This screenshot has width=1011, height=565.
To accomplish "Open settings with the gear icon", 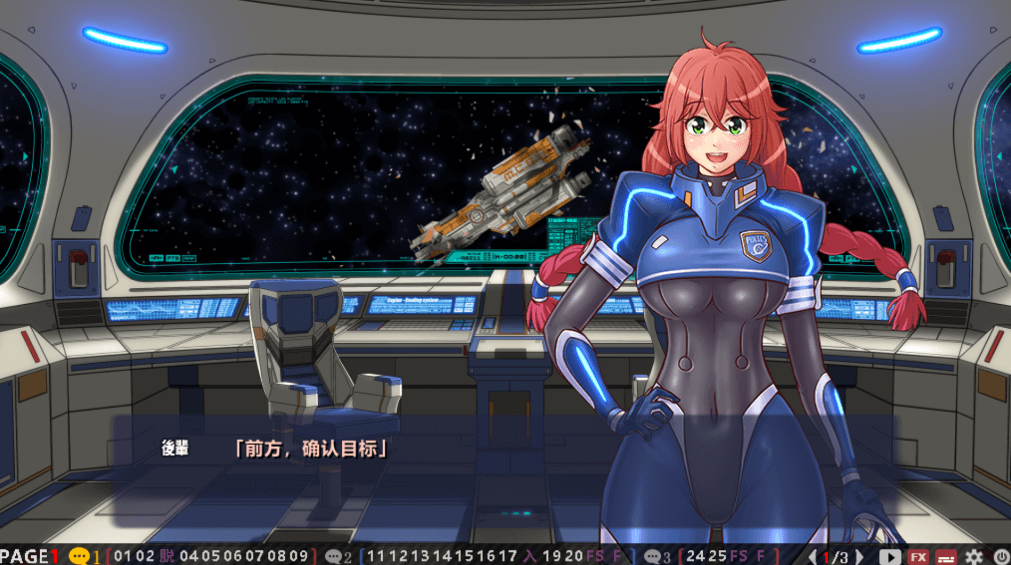I will coord(974,556).
